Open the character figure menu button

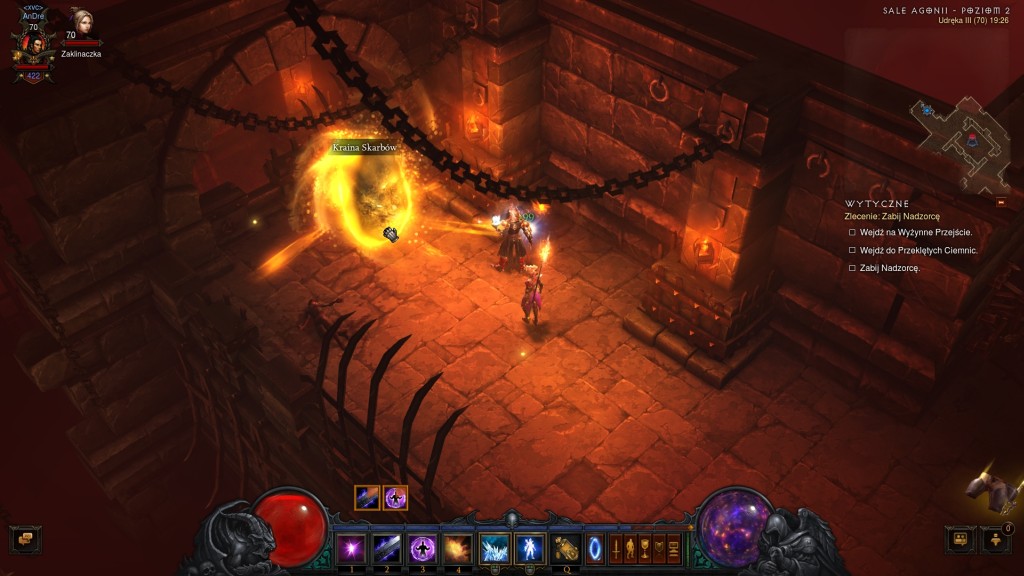pyautogui.click(x=630, y=548)
